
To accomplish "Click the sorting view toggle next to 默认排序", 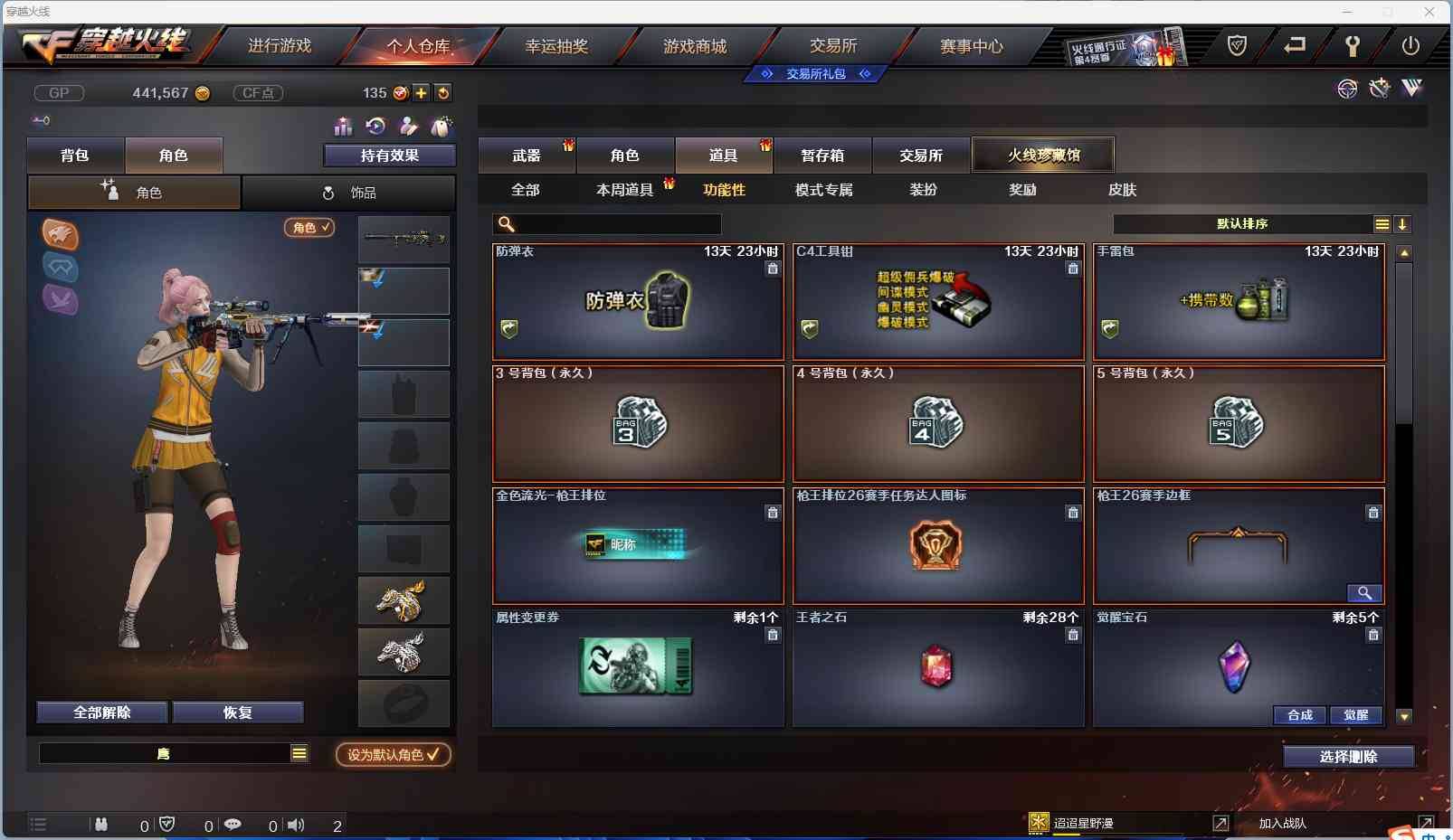I will pos(1382,223).
